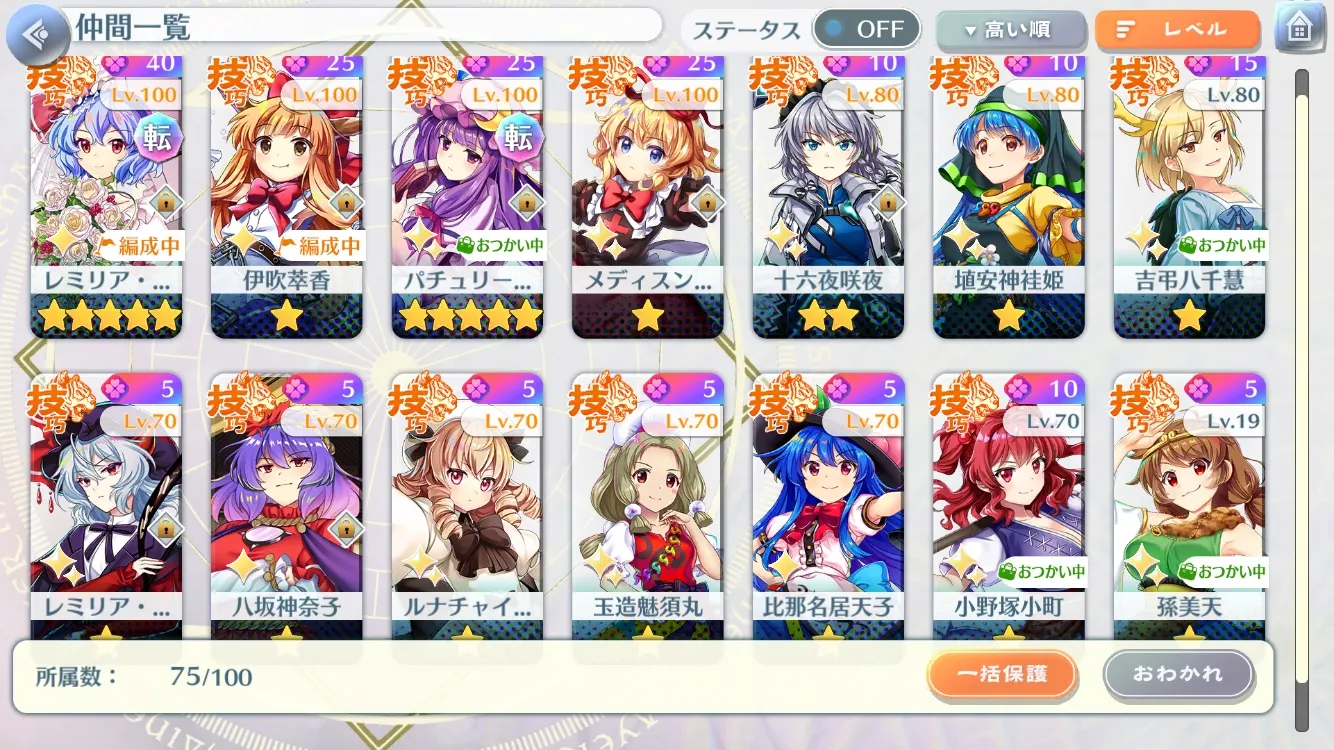Open the レベル sort filter
The width and height of the screenshot is (1334, 750).
tap(1177, 30)
